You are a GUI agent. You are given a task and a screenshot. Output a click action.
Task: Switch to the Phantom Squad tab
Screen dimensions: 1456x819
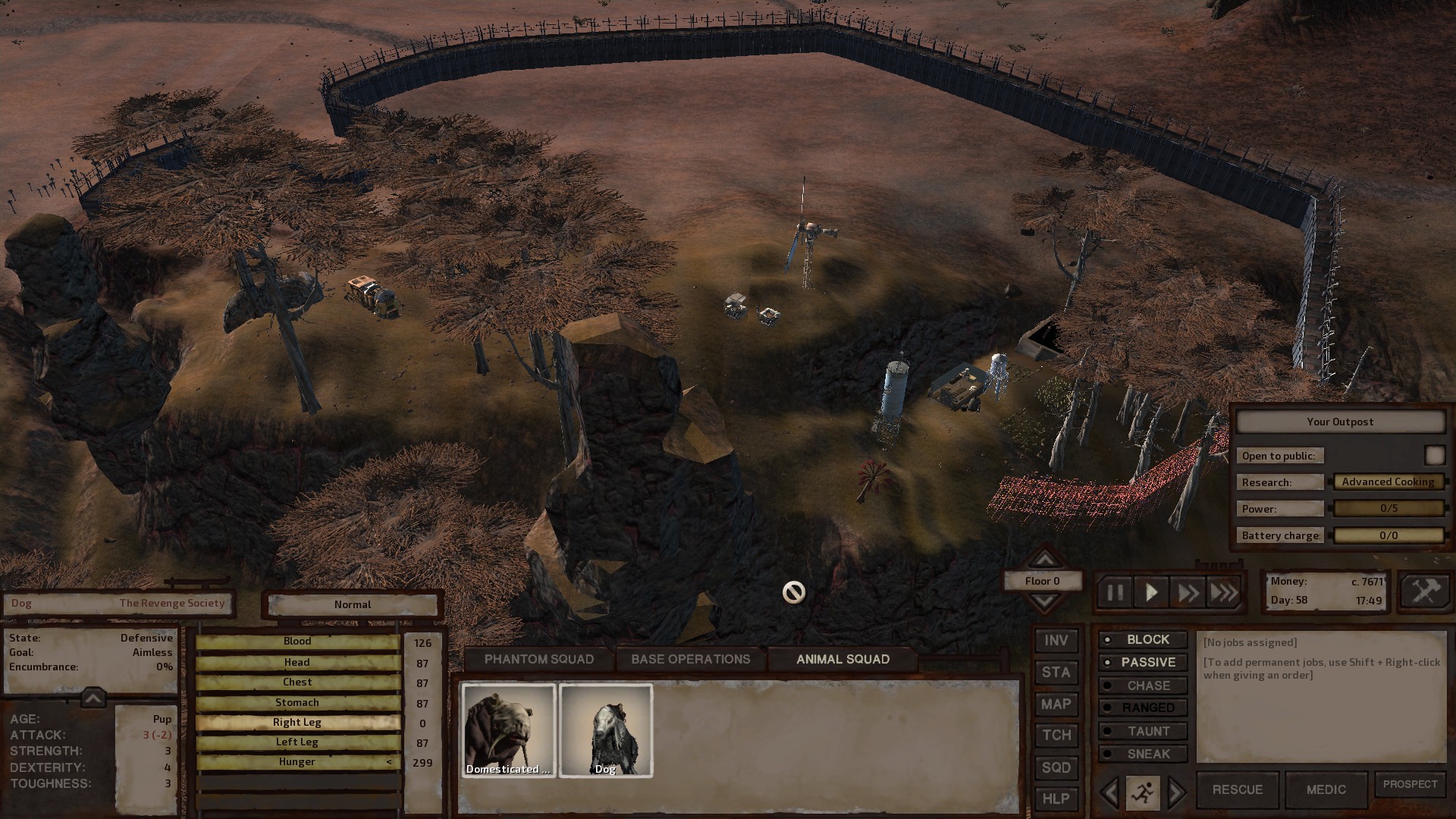click(x=539, y=659)
